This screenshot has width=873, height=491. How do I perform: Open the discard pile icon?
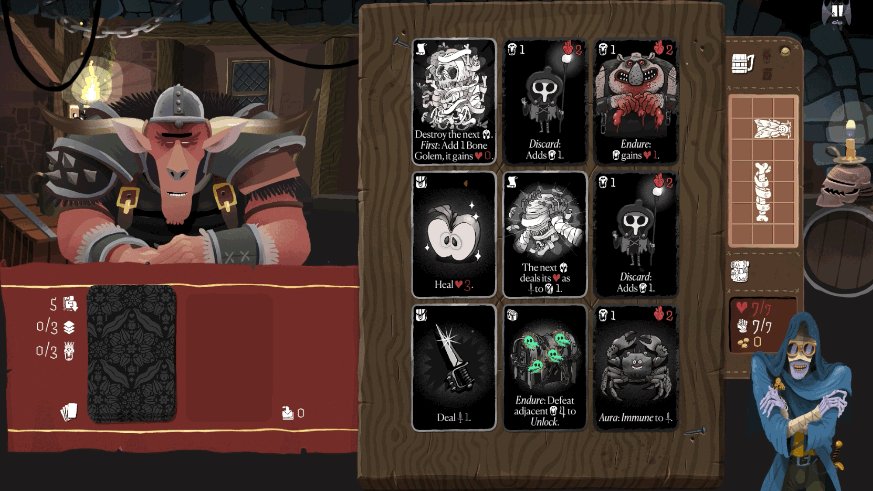(x=288, y=412)
